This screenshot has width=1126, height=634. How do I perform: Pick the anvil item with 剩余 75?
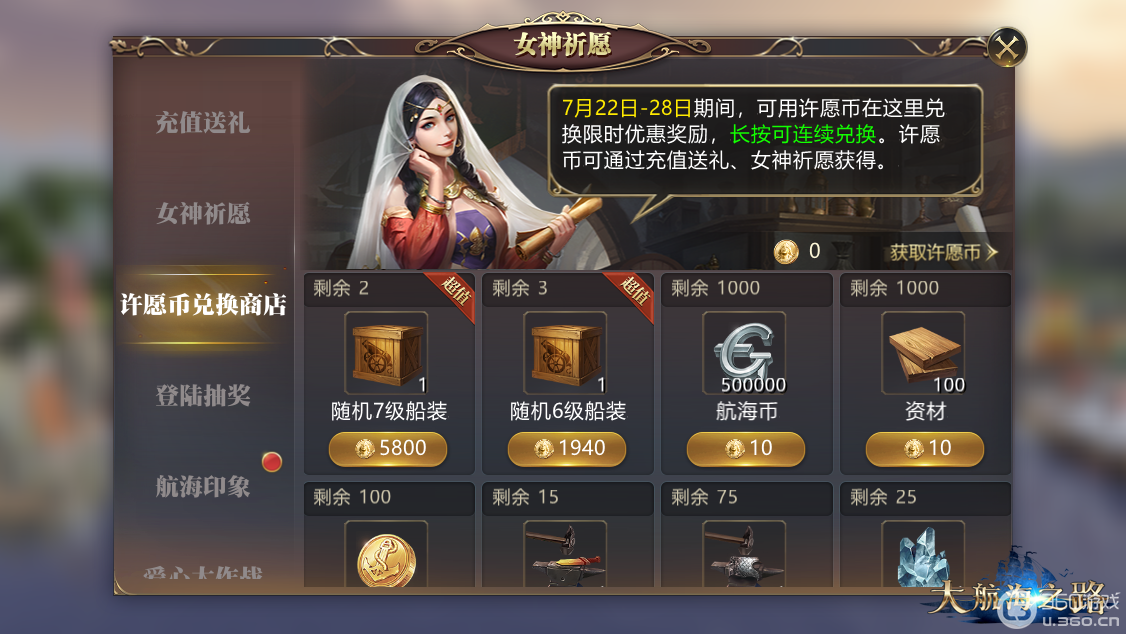[x=745, y=557]
